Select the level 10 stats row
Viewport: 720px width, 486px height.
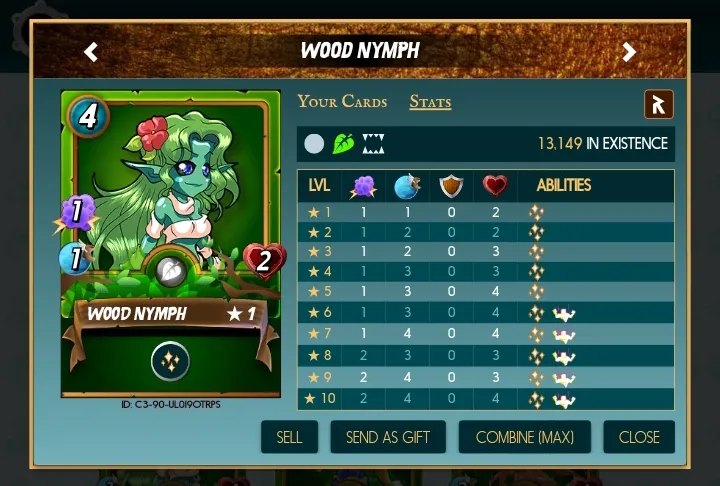(485, 400)
